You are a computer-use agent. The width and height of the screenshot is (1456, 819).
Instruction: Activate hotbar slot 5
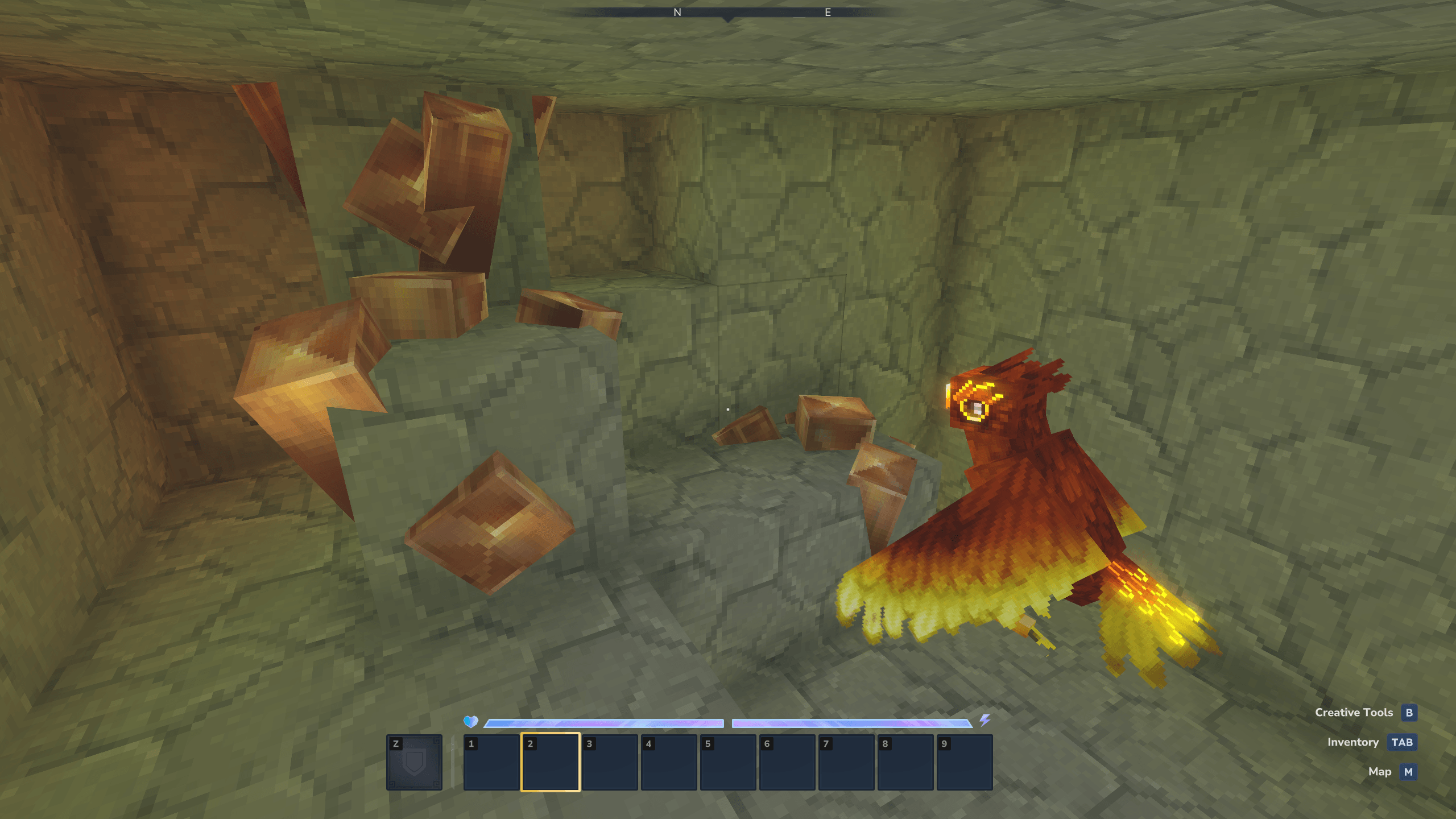coord(728,762)
